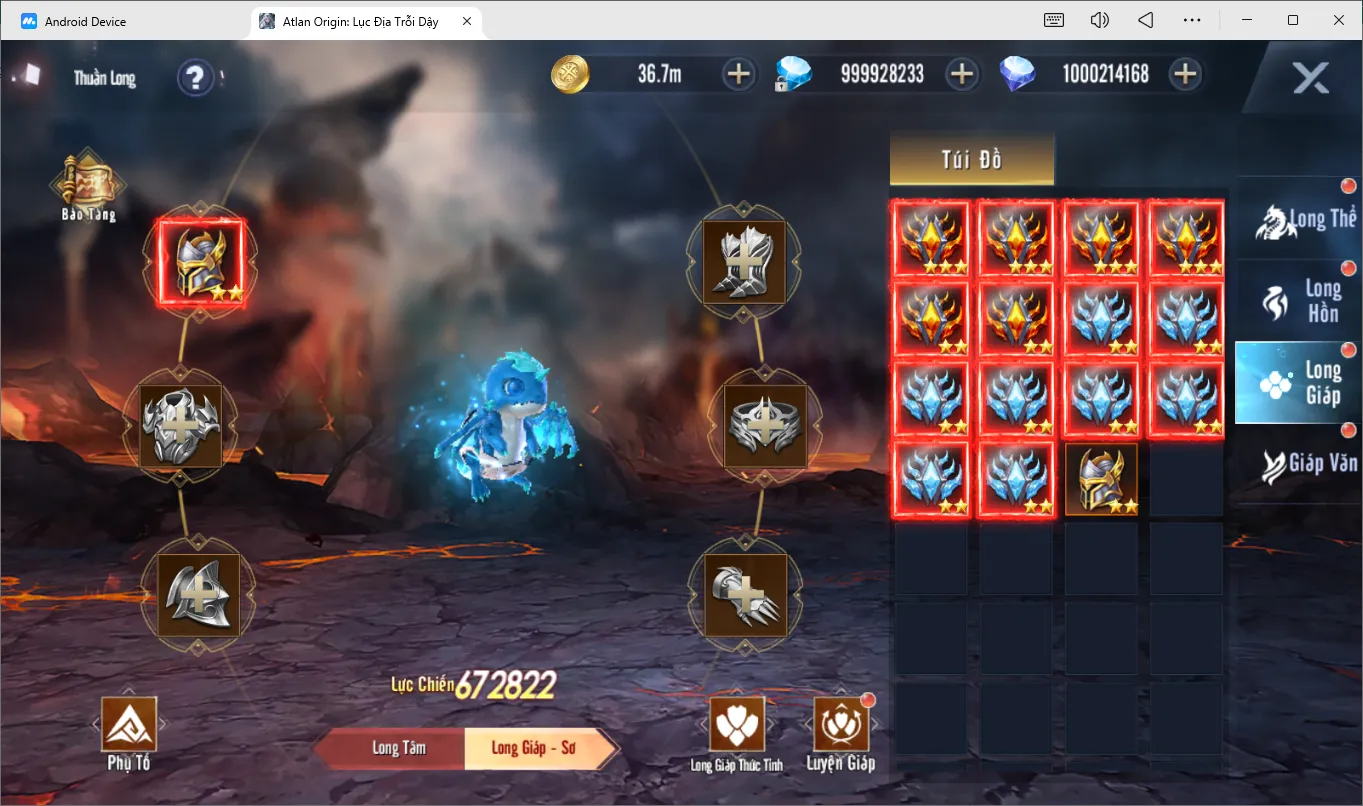Open the Phụ Tố menu
The image size is (1363, 806).
tap(129, 734)
